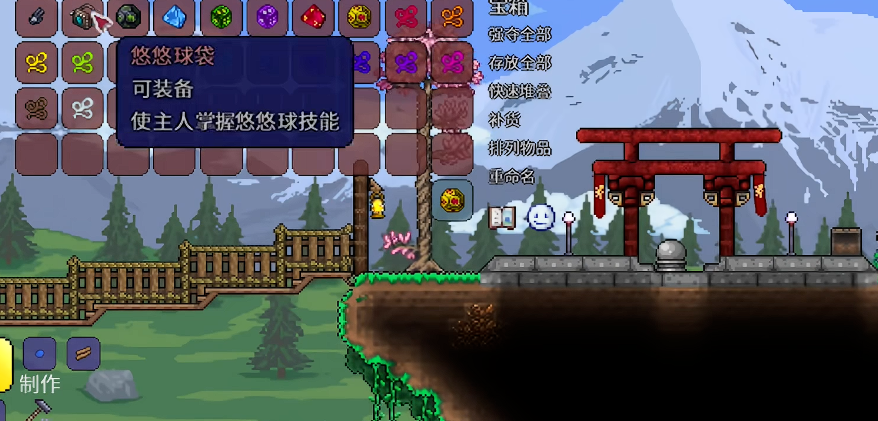Deposit all items via 存放全部

519,62
